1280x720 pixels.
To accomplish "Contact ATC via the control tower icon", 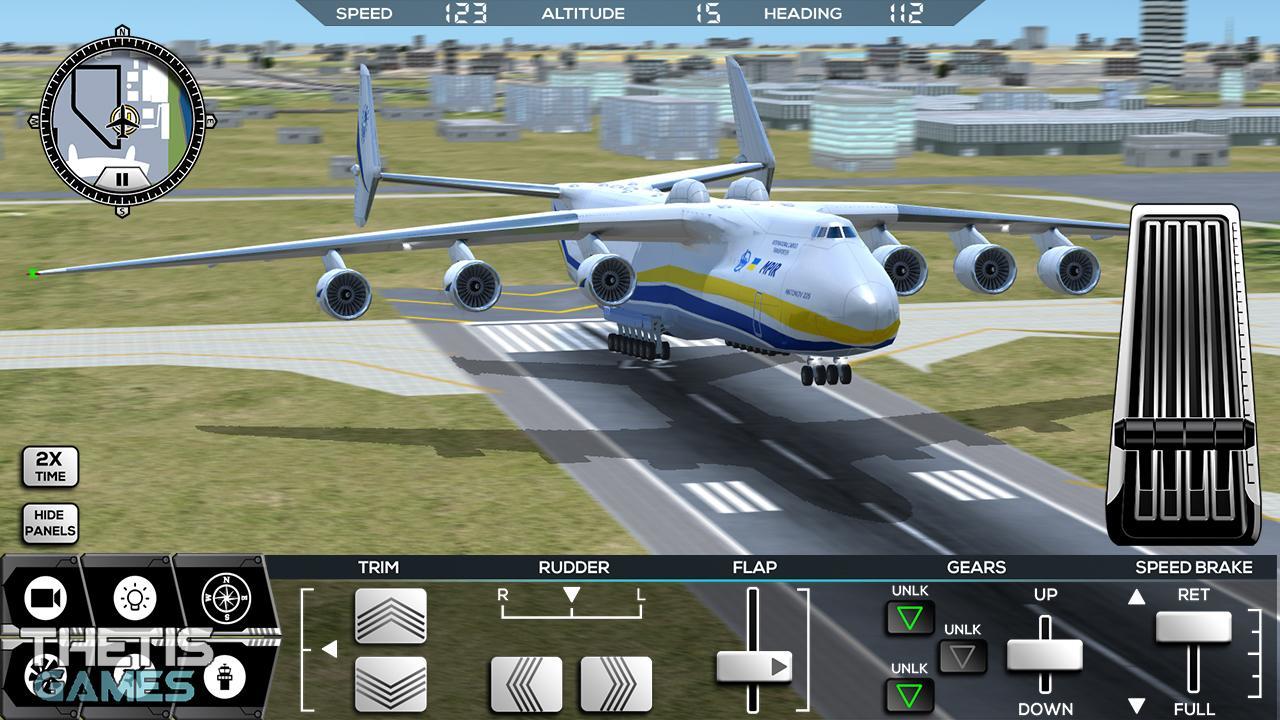I will point(225,678).
